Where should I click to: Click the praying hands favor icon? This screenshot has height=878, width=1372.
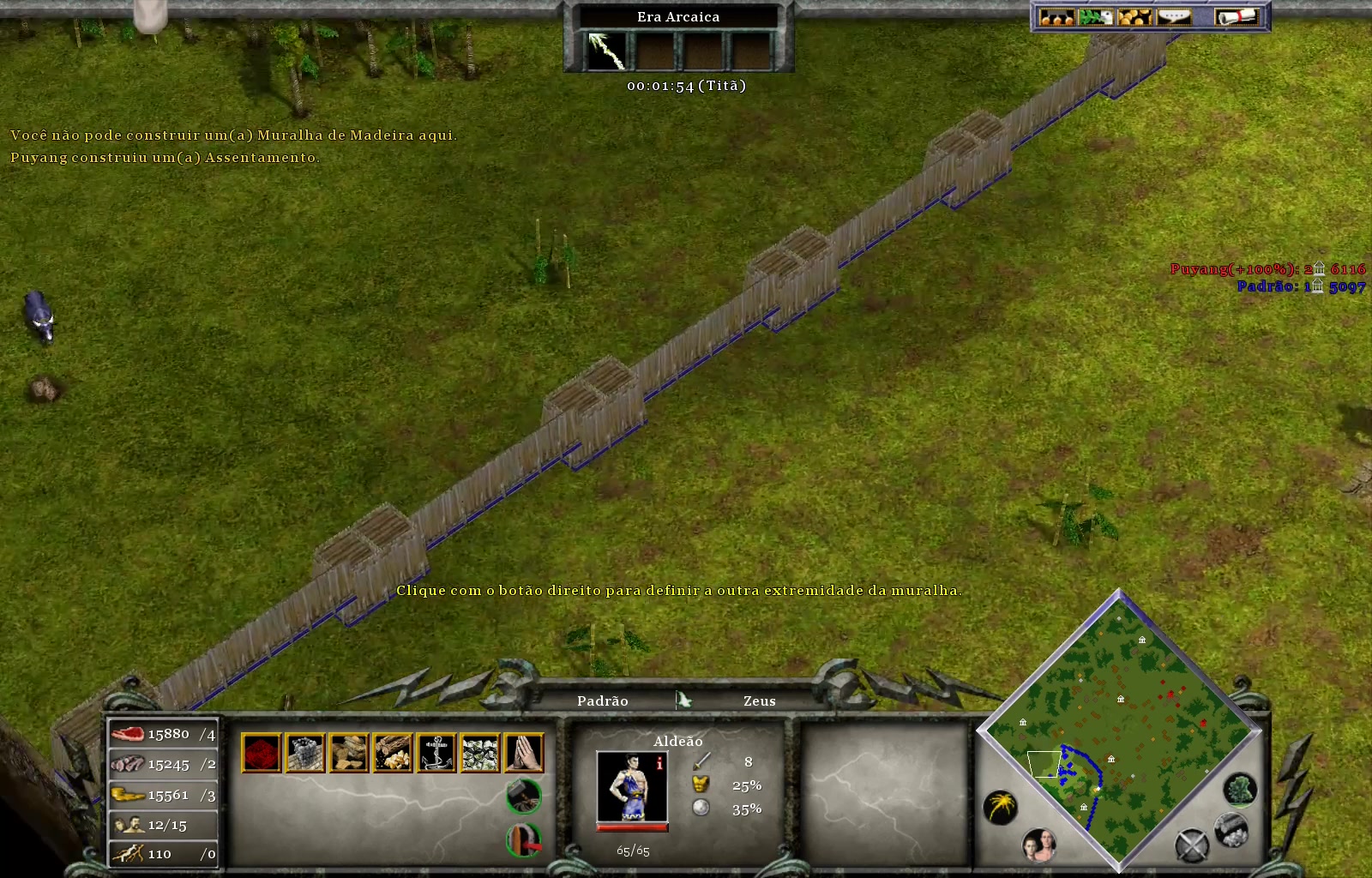point(524,751)
